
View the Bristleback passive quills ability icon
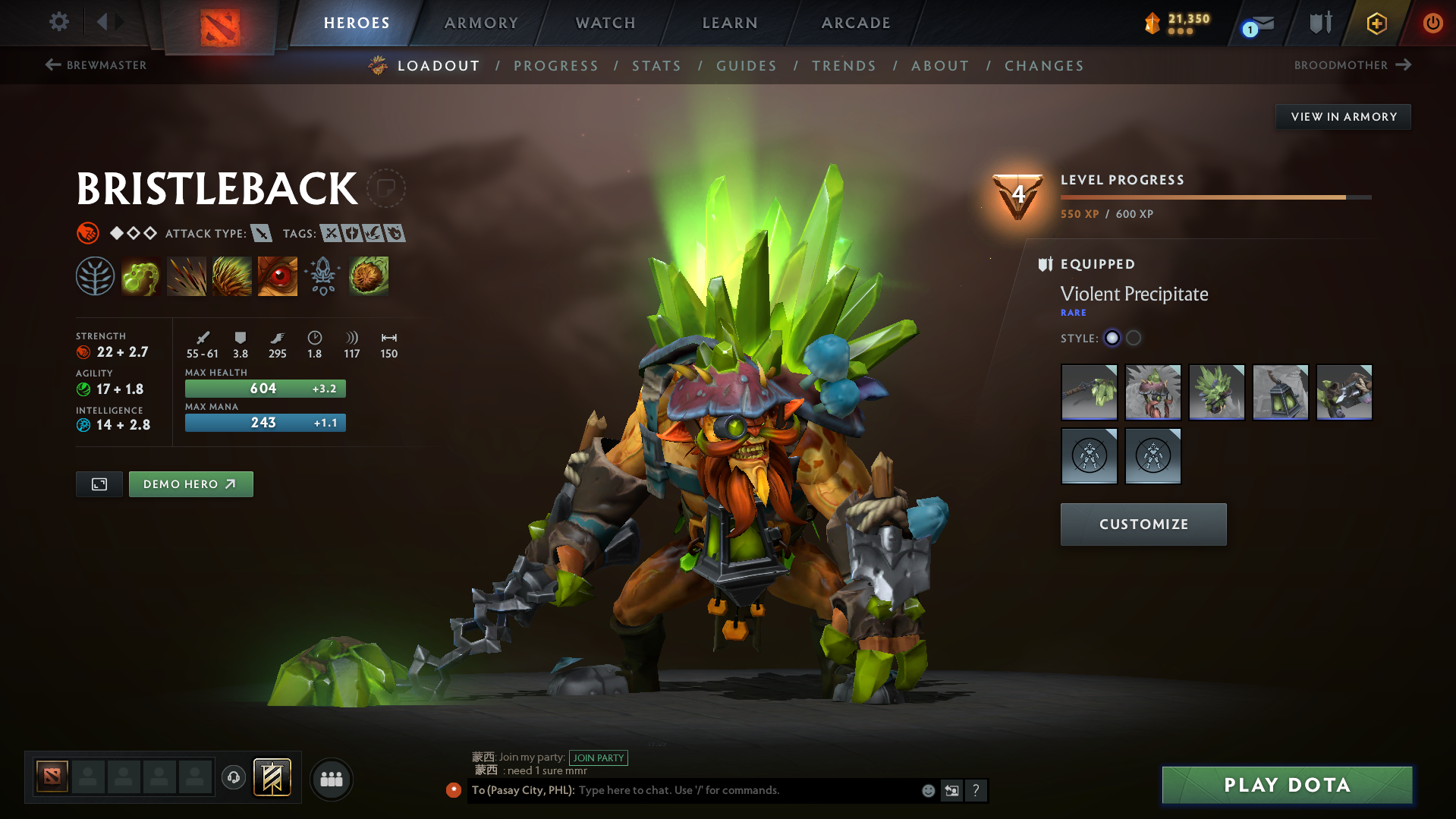tap(231, 276)
